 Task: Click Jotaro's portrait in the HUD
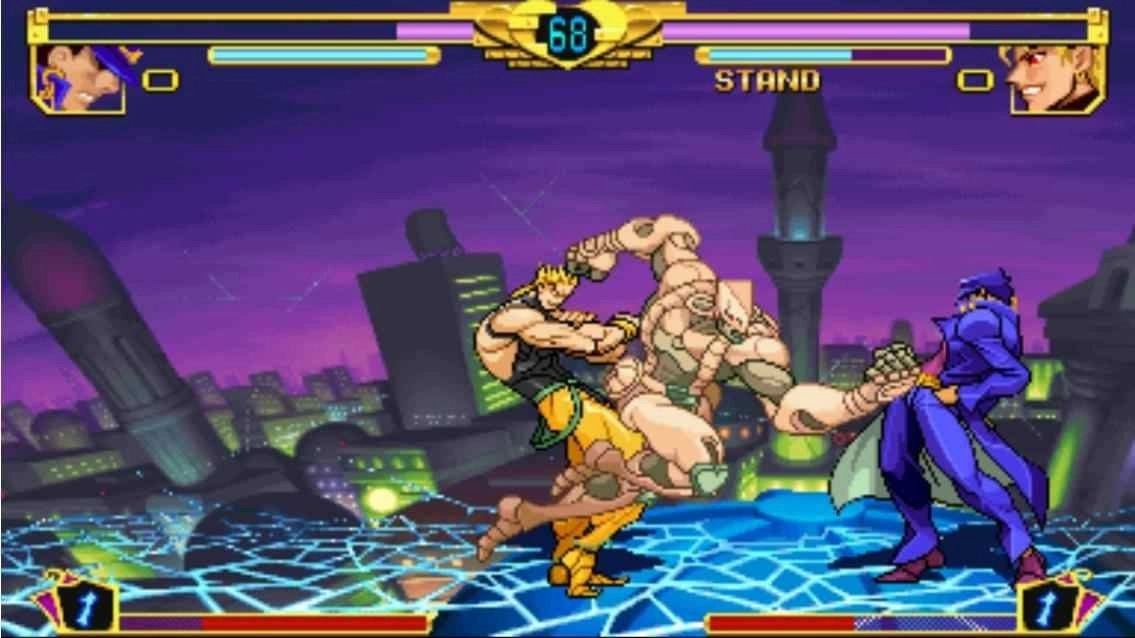80,78
